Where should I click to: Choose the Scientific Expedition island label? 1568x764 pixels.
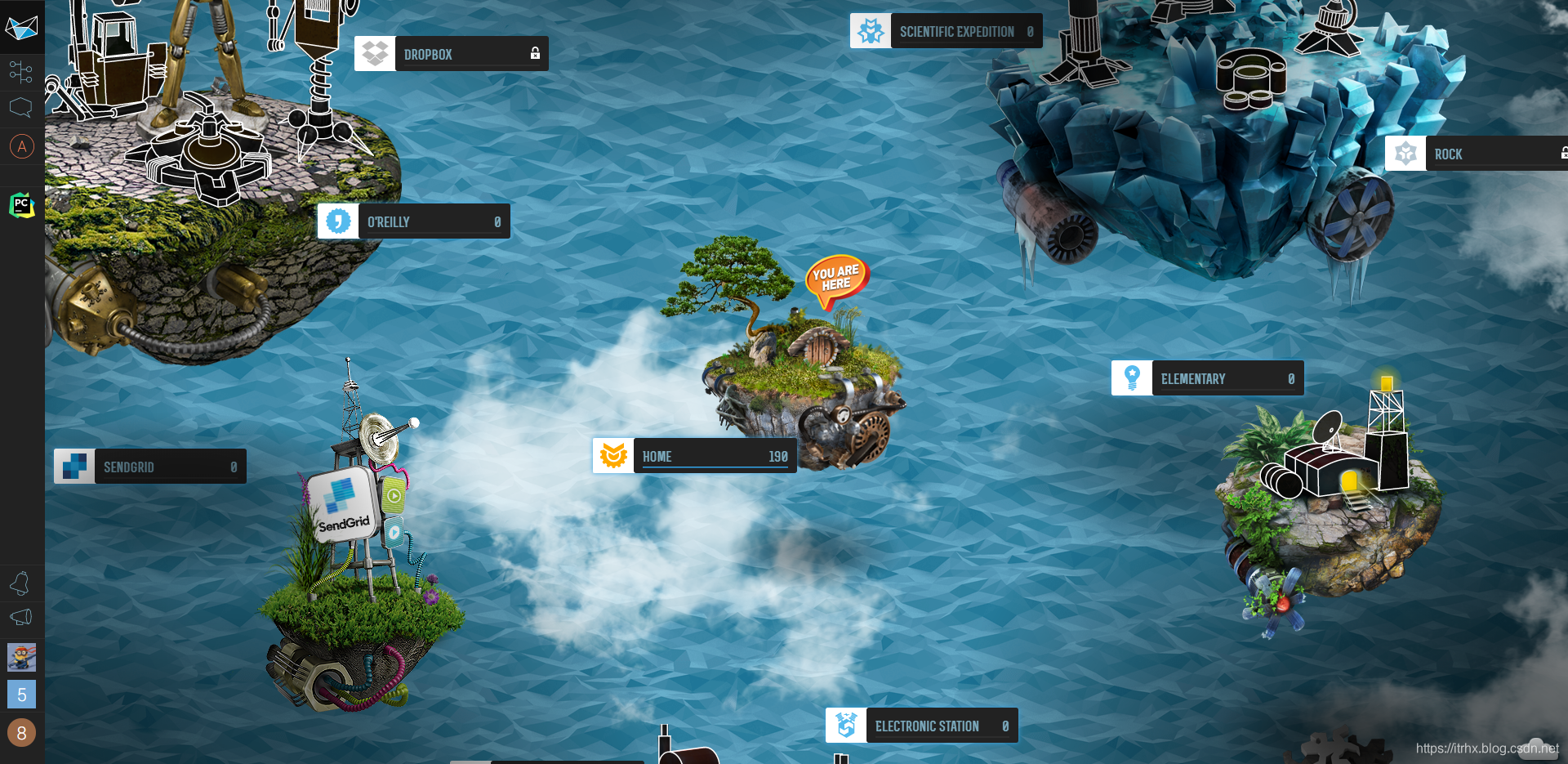(947, 31)
